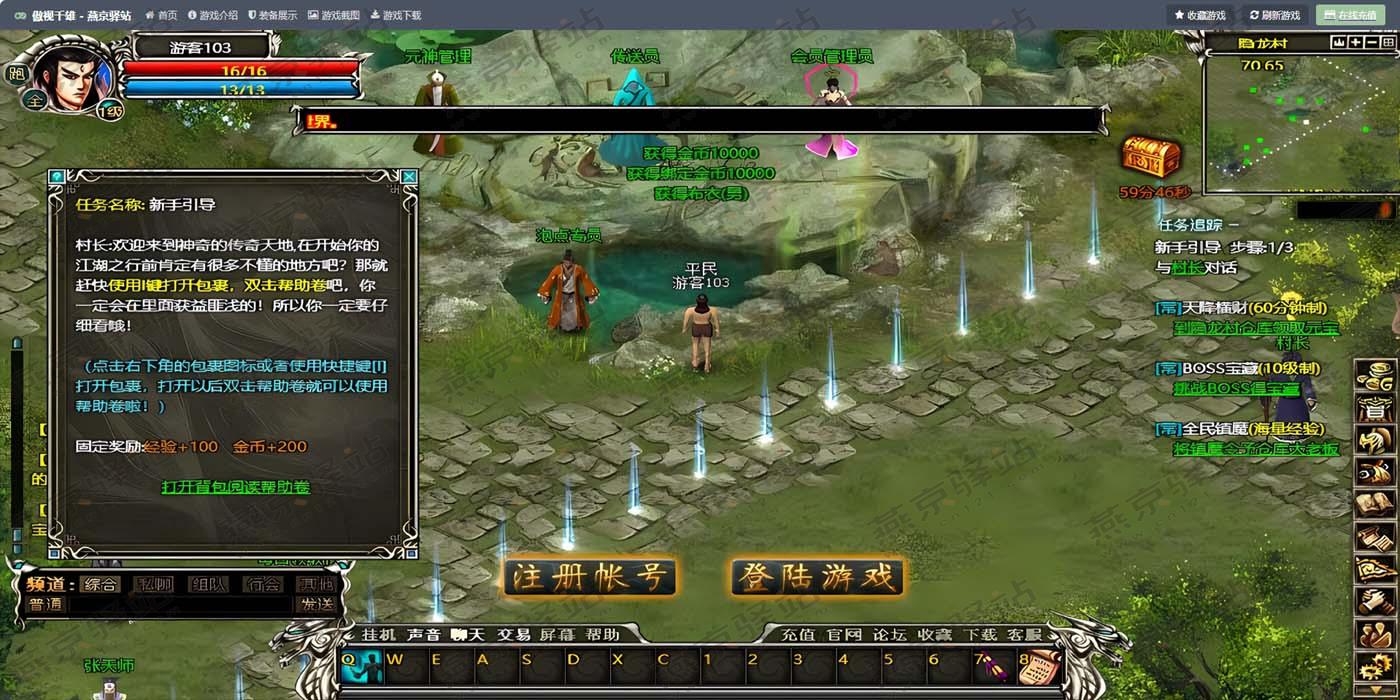1400x700 pixels.
Task: Open the 充值 recharge menu
Action: pos(797,634)
